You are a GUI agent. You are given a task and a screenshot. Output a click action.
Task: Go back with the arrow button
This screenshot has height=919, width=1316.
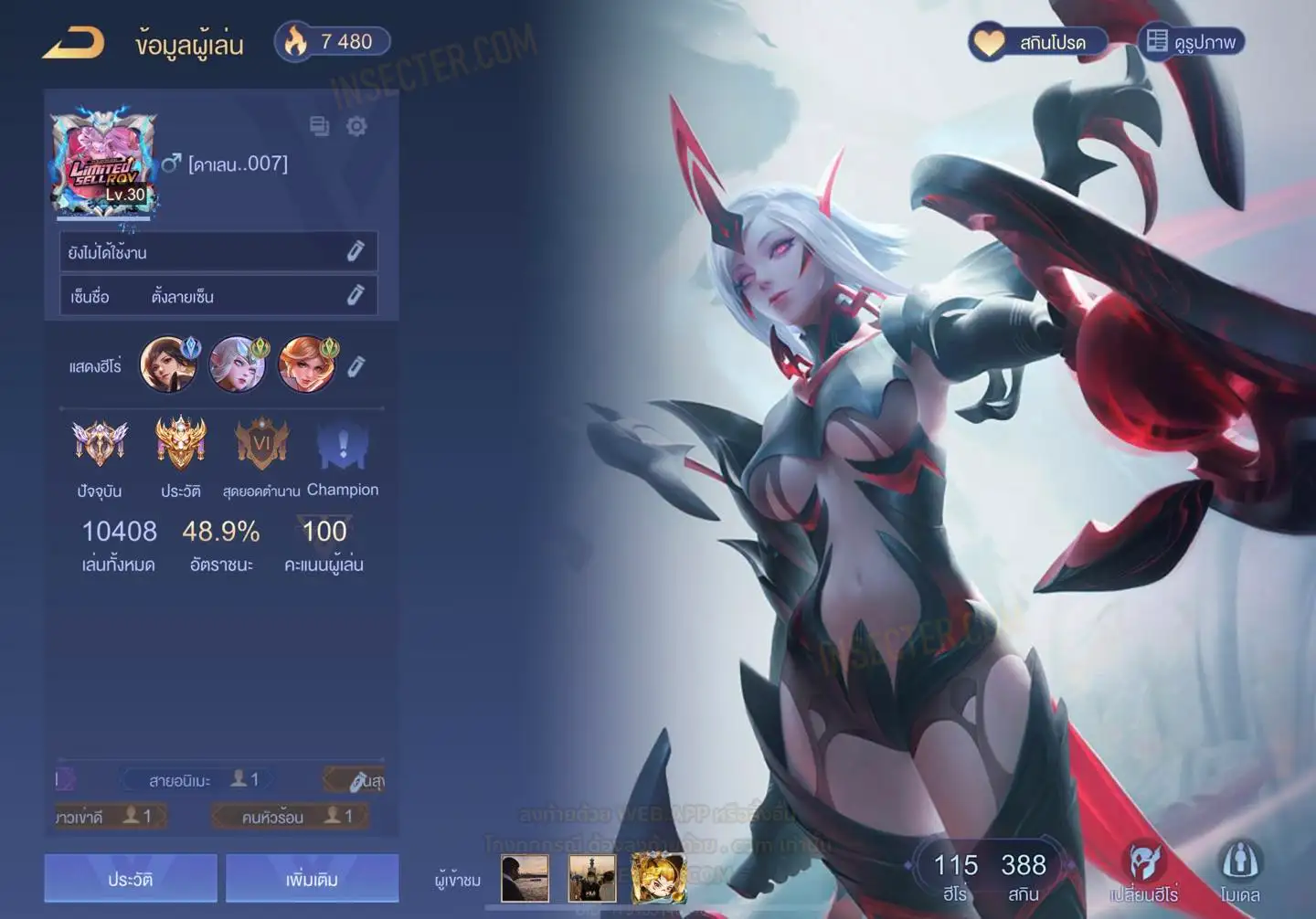click(73, 43)
